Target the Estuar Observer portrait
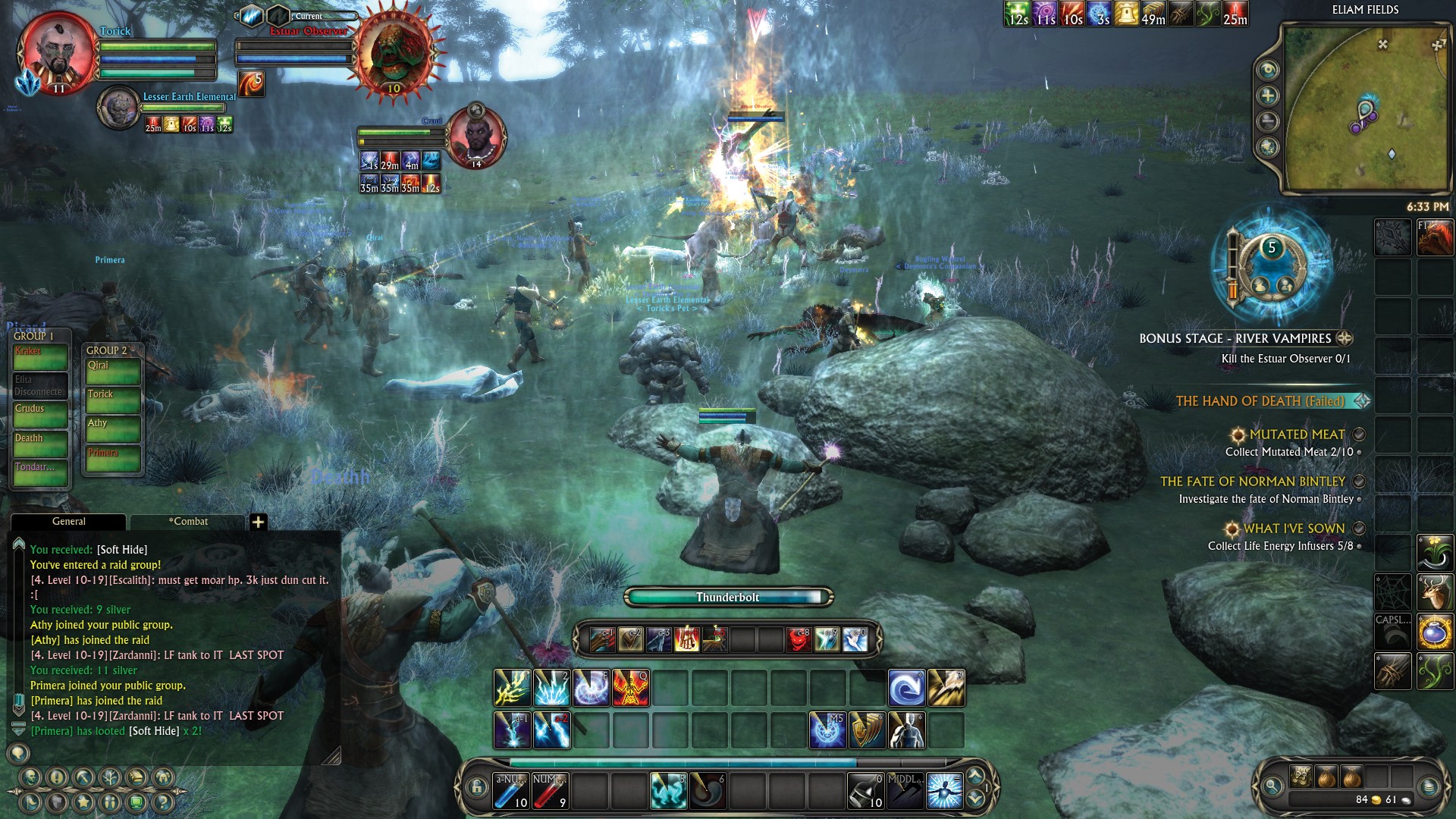This screenshot has width=1456, height=819. click(393, 52)
